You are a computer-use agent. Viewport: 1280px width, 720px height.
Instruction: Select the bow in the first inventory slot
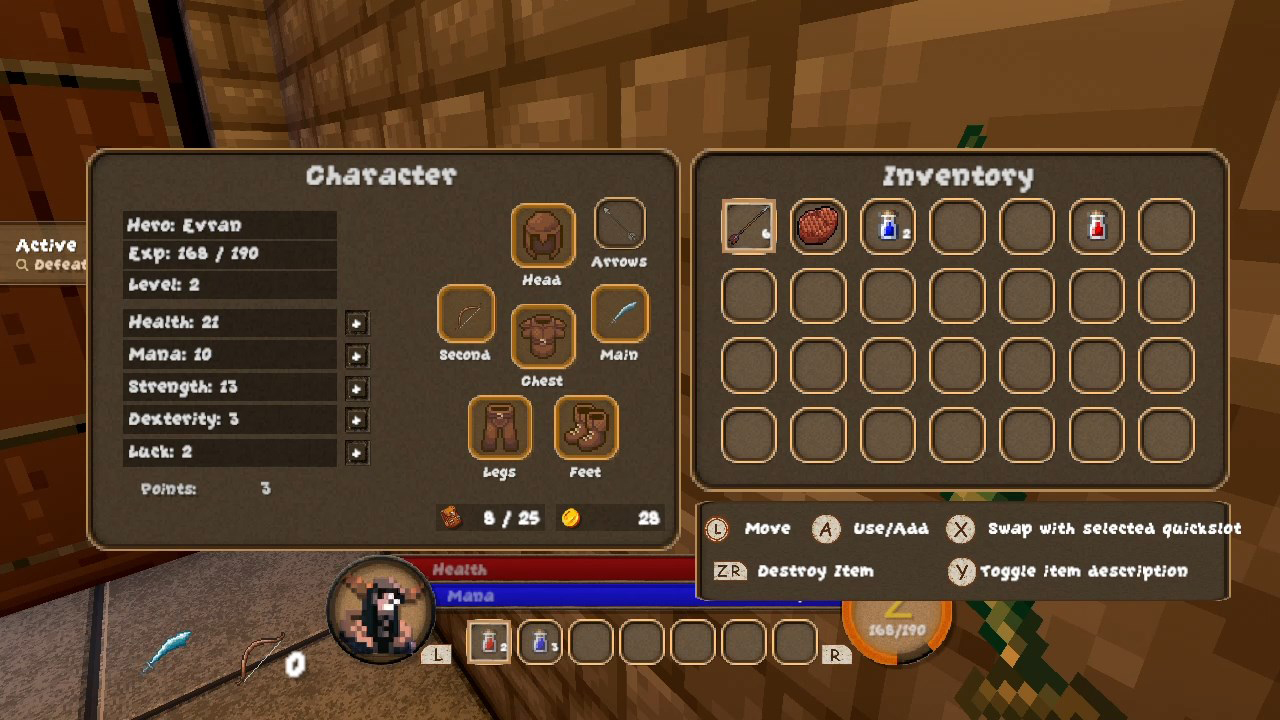tap(748, 226)
